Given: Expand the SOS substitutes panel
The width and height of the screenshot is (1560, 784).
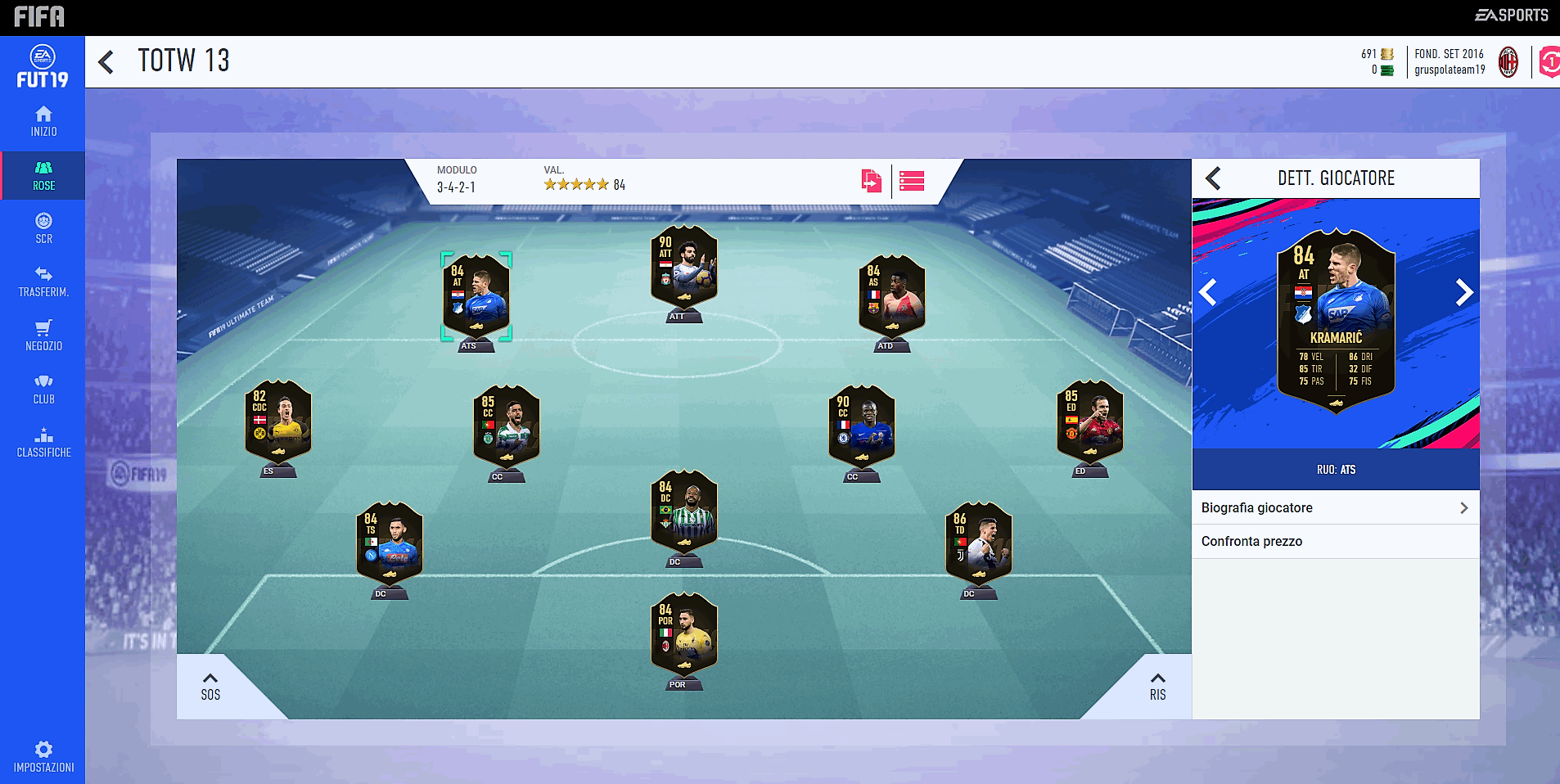Looking at the screenshot, I should (x=210, y=685).
